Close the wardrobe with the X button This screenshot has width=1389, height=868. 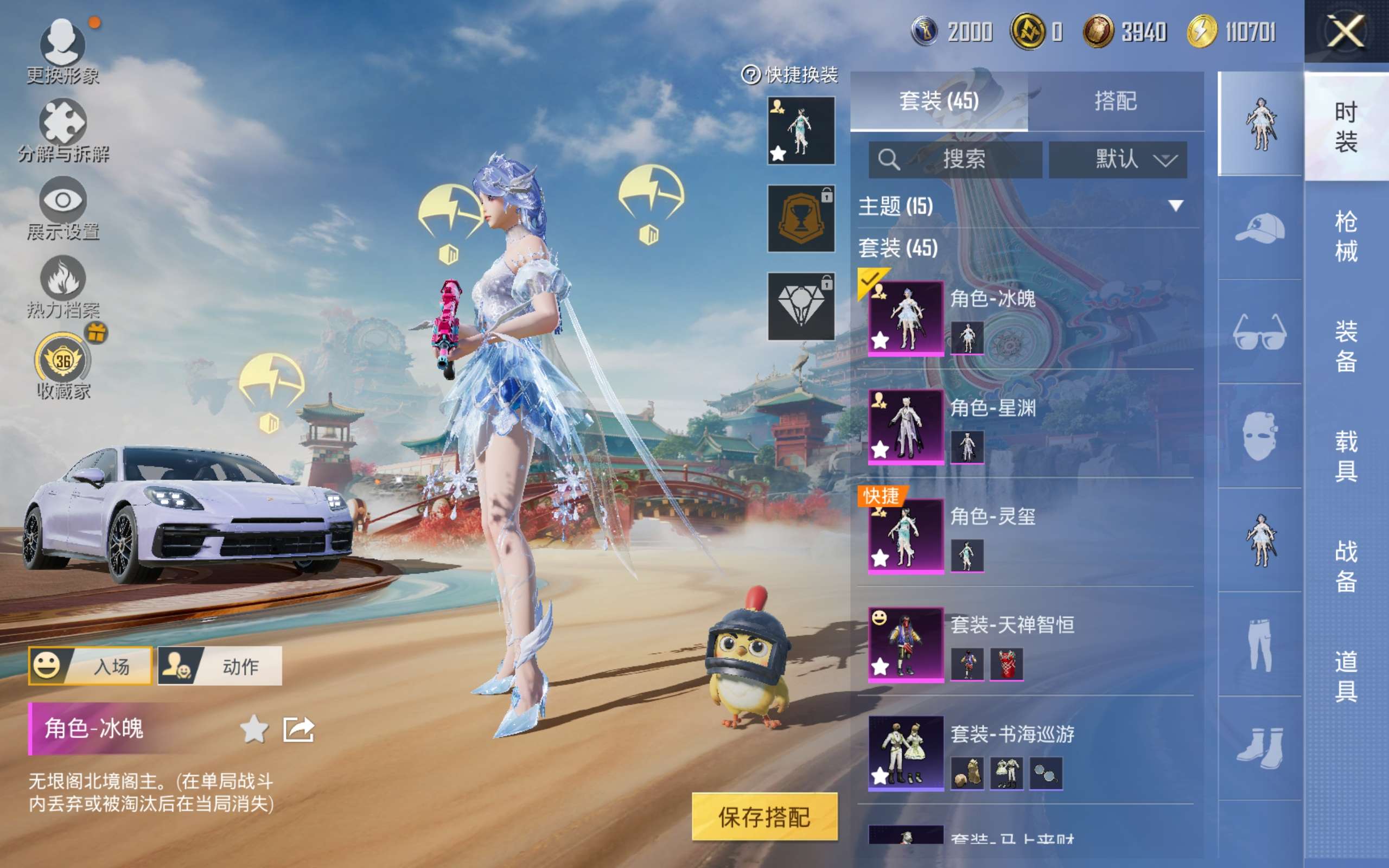1346,31
